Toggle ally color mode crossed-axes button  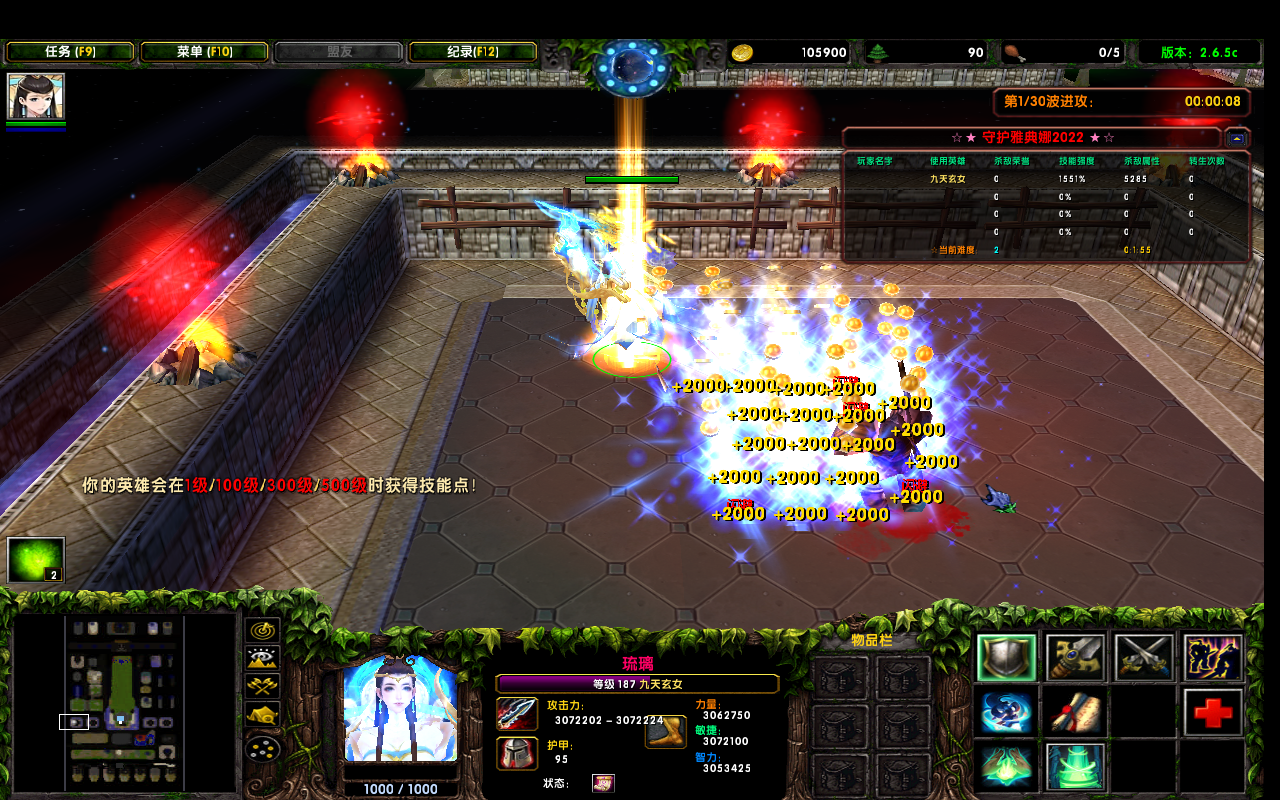point(263,687)
